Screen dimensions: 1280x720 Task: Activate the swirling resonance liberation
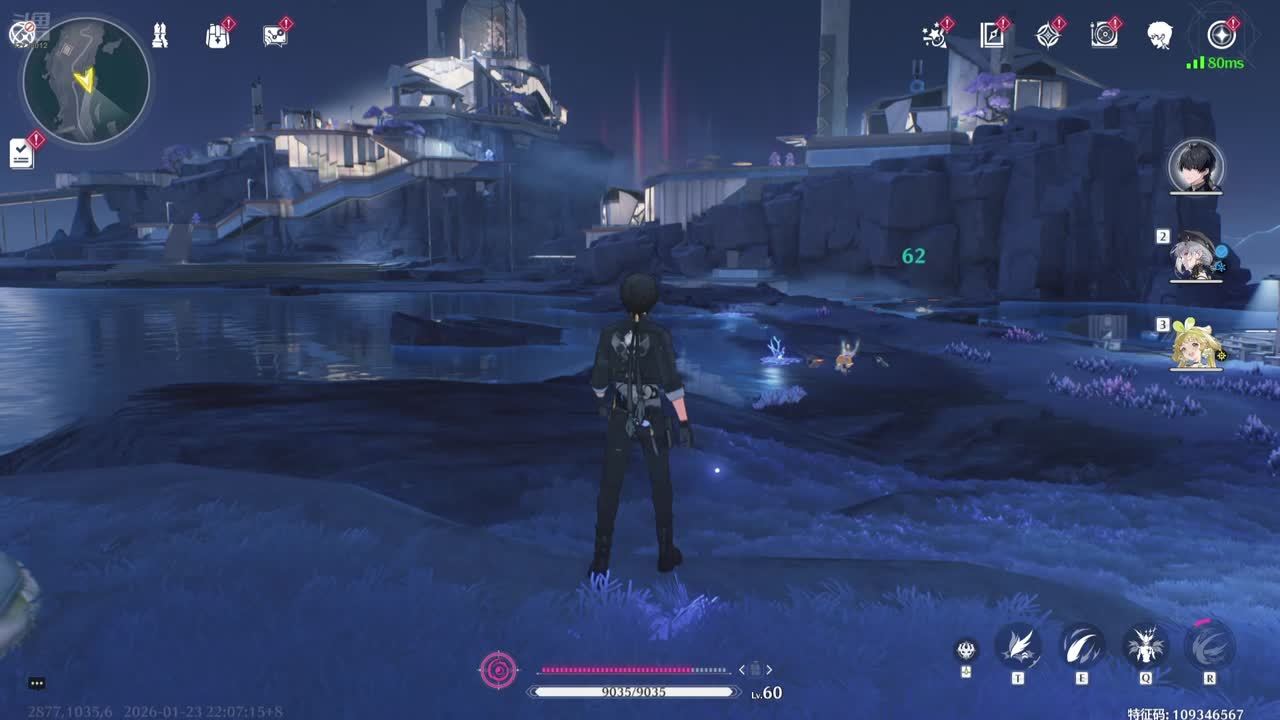tap(1209, 645)
